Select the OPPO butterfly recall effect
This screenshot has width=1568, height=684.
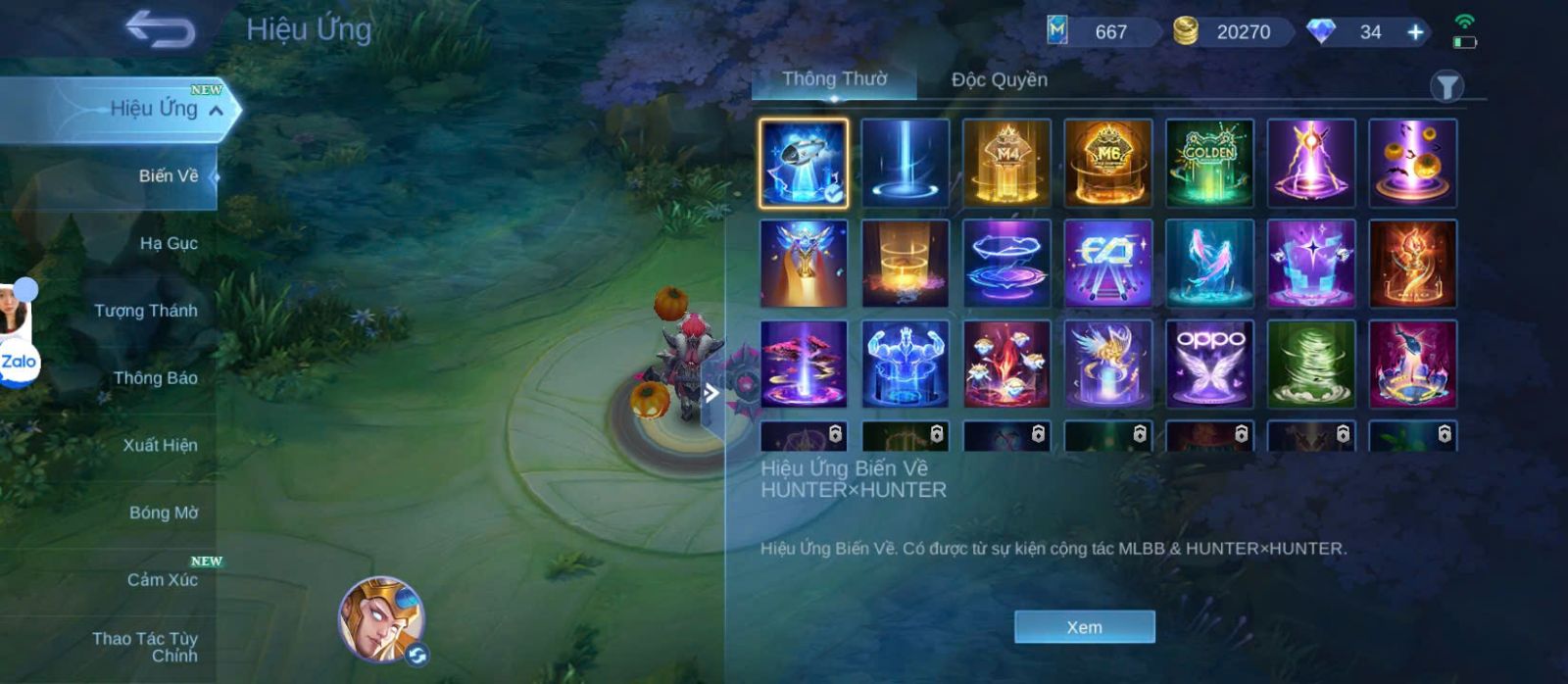click(x=1209, y=364)
